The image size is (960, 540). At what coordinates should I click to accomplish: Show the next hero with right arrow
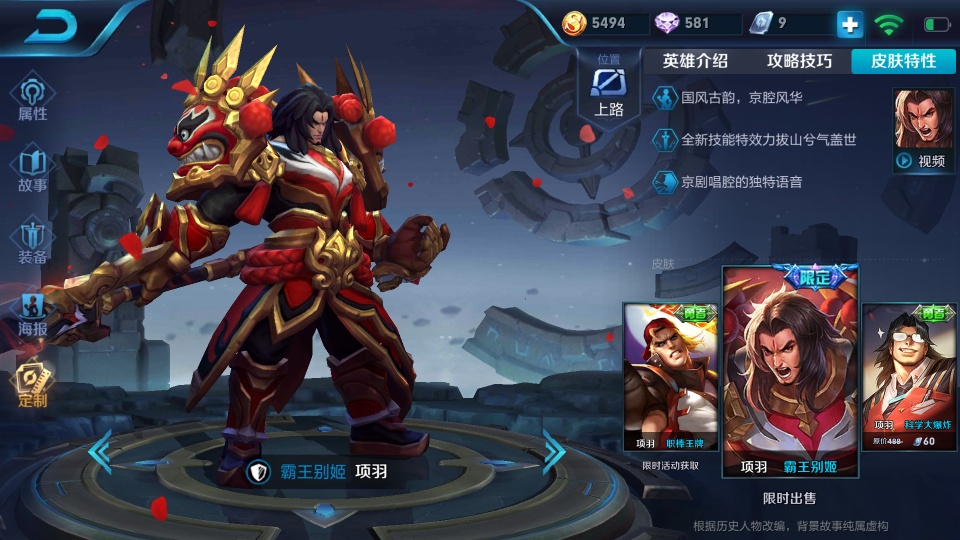coord(554,453)
